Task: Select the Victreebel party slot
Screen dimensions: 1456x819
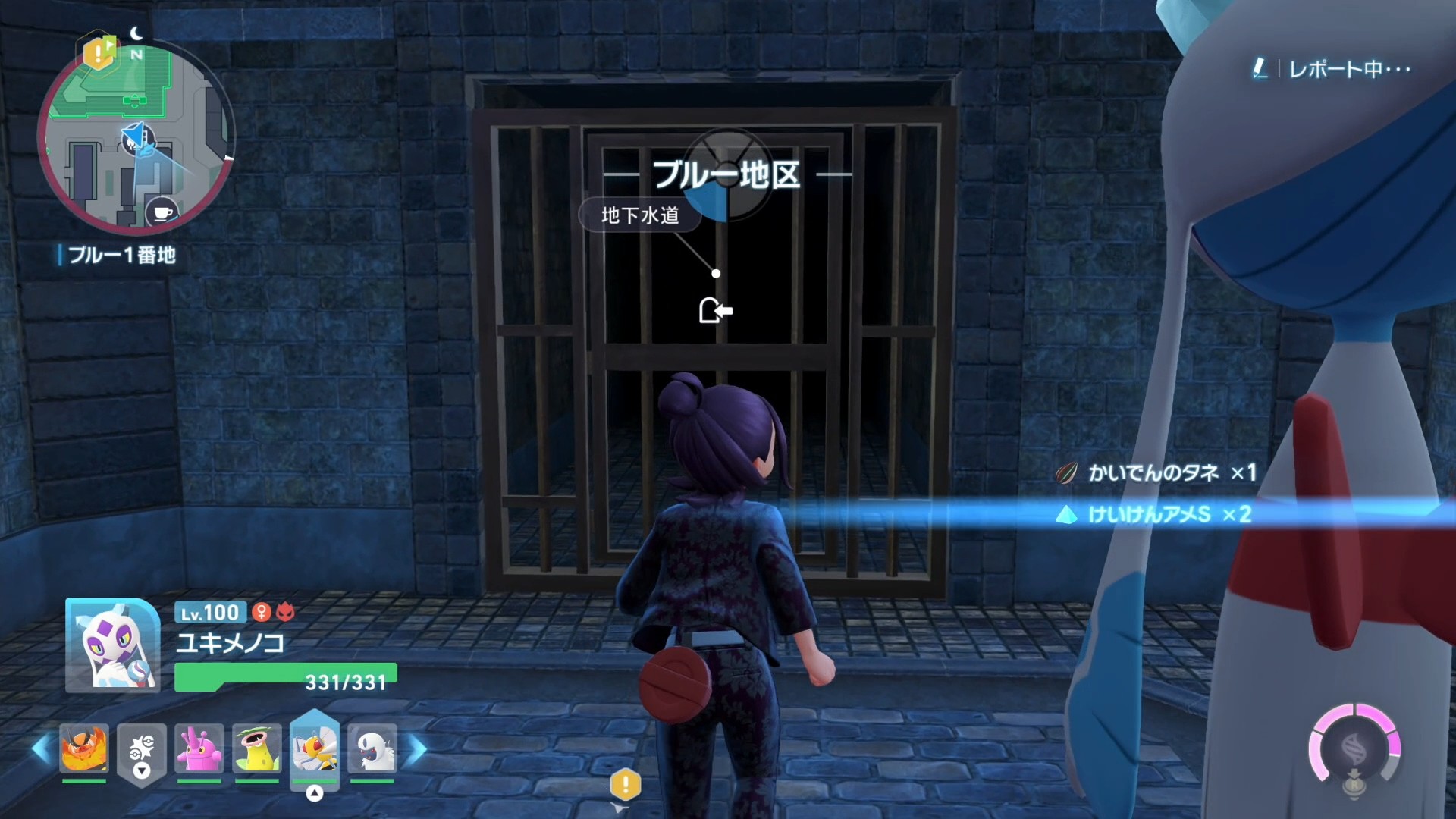Action: pyautogui.click(x=257, y=749)
